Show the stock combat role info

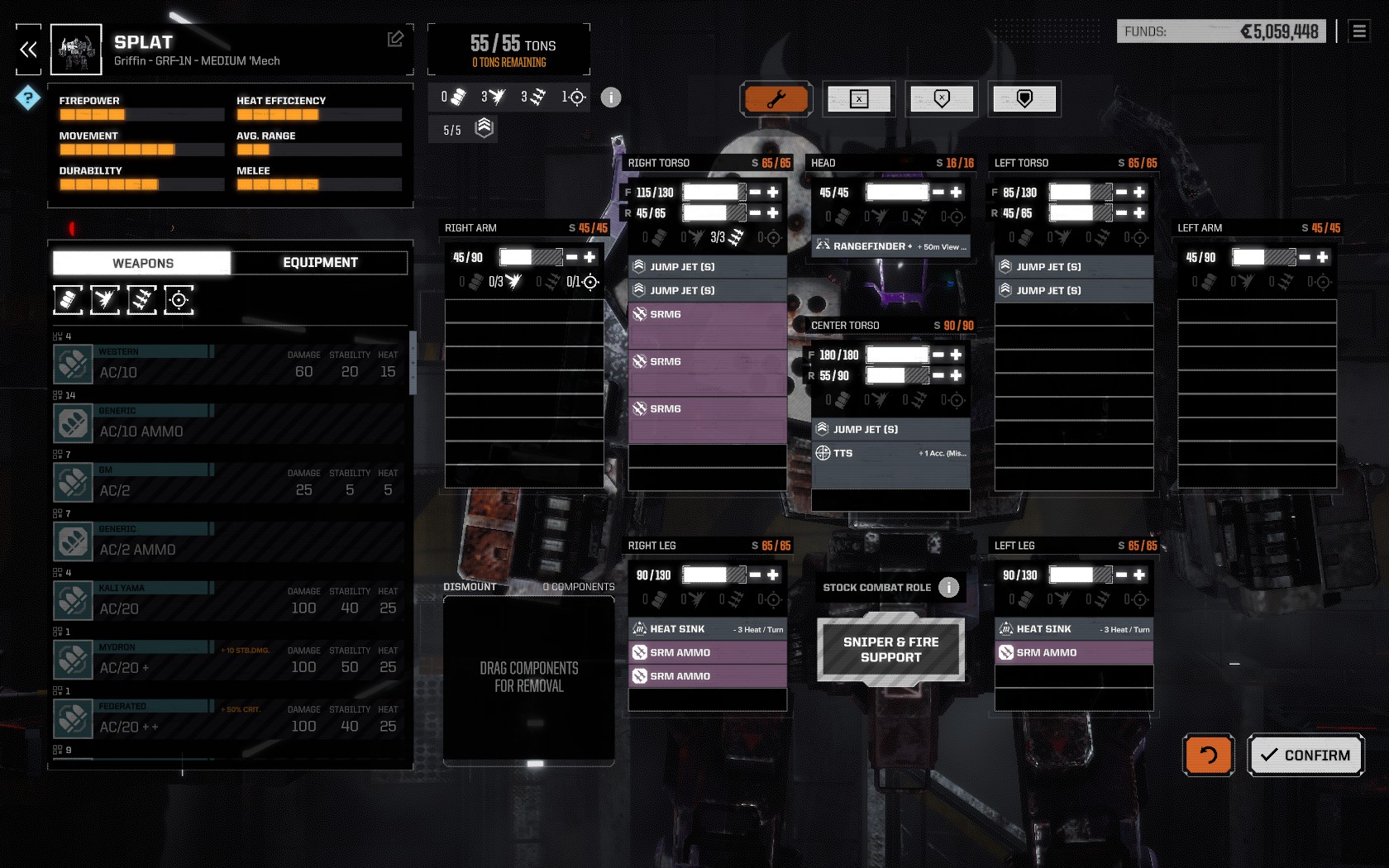(x=948, y=587)
